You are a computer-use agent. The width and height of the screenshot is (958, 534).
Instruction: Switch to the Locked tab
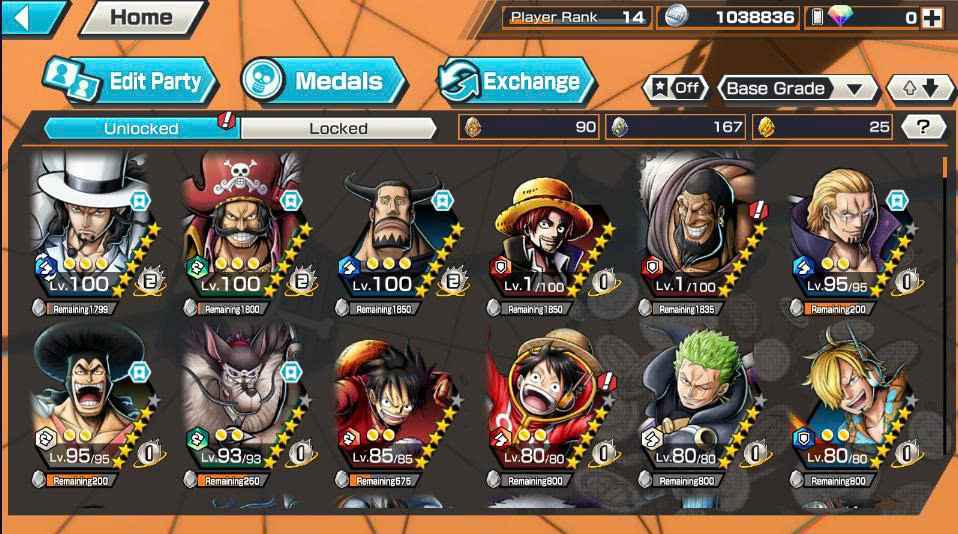point(338,128)
